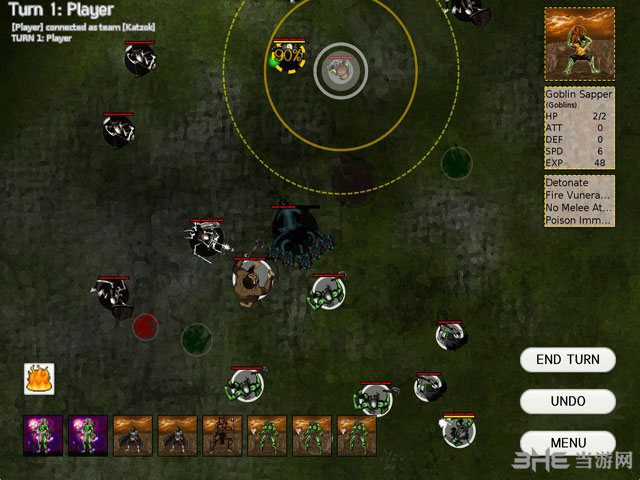The width and height of the screenshot is (640, 480).
Task: Show the Fire Vulnerability trait entry
Action: 578,196
